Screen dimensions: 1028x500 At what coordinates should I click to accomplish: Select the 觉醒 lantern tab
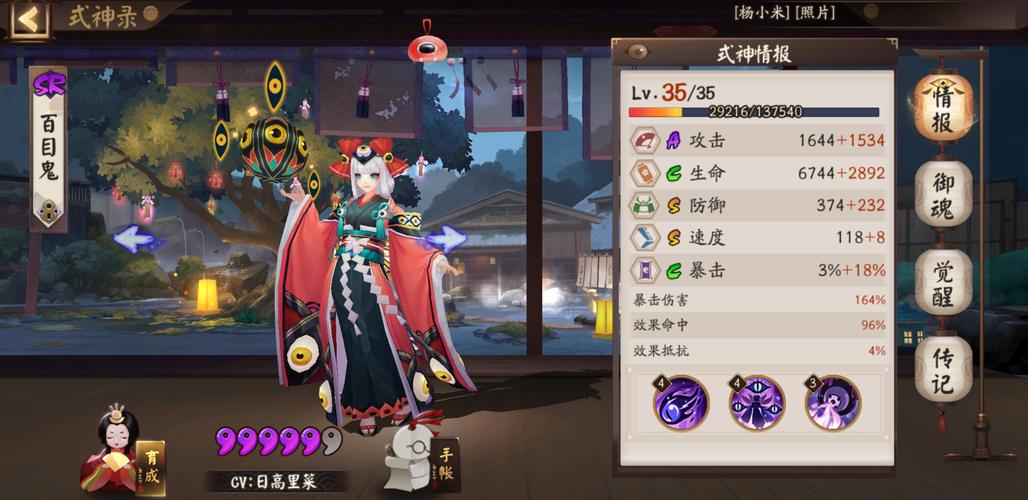tap(942, 282)
